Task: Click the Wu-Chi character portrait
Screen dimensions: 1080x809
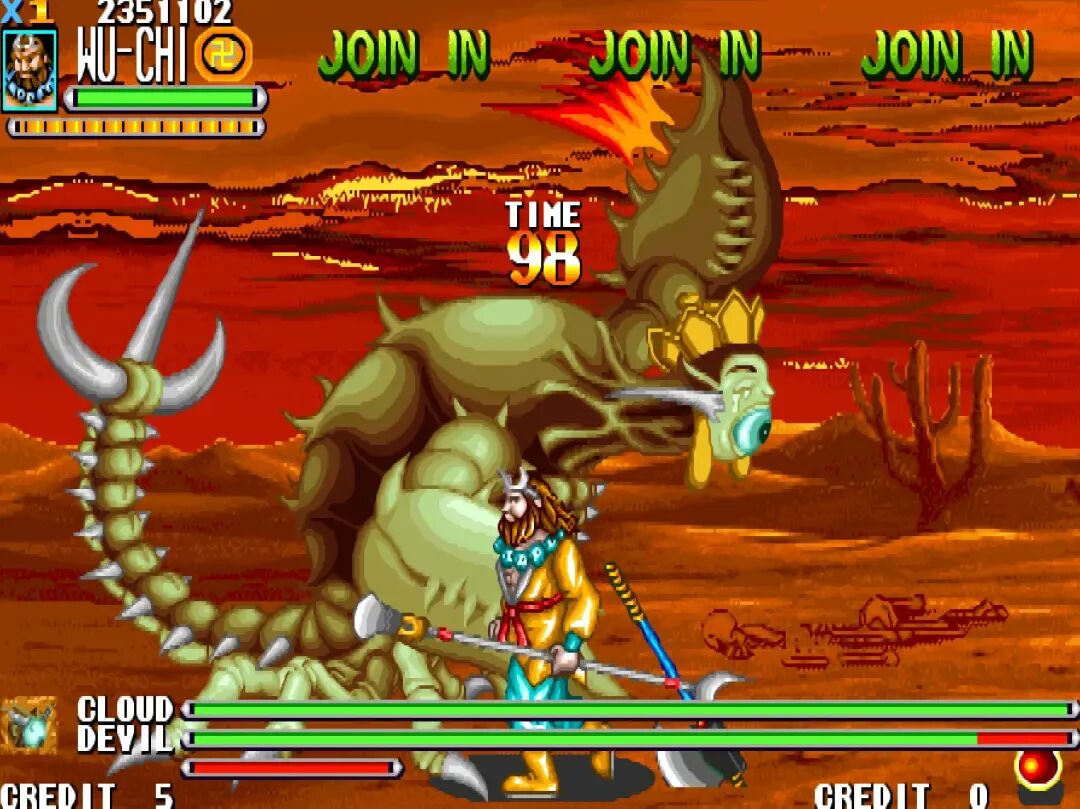Action: pos(29,70)
